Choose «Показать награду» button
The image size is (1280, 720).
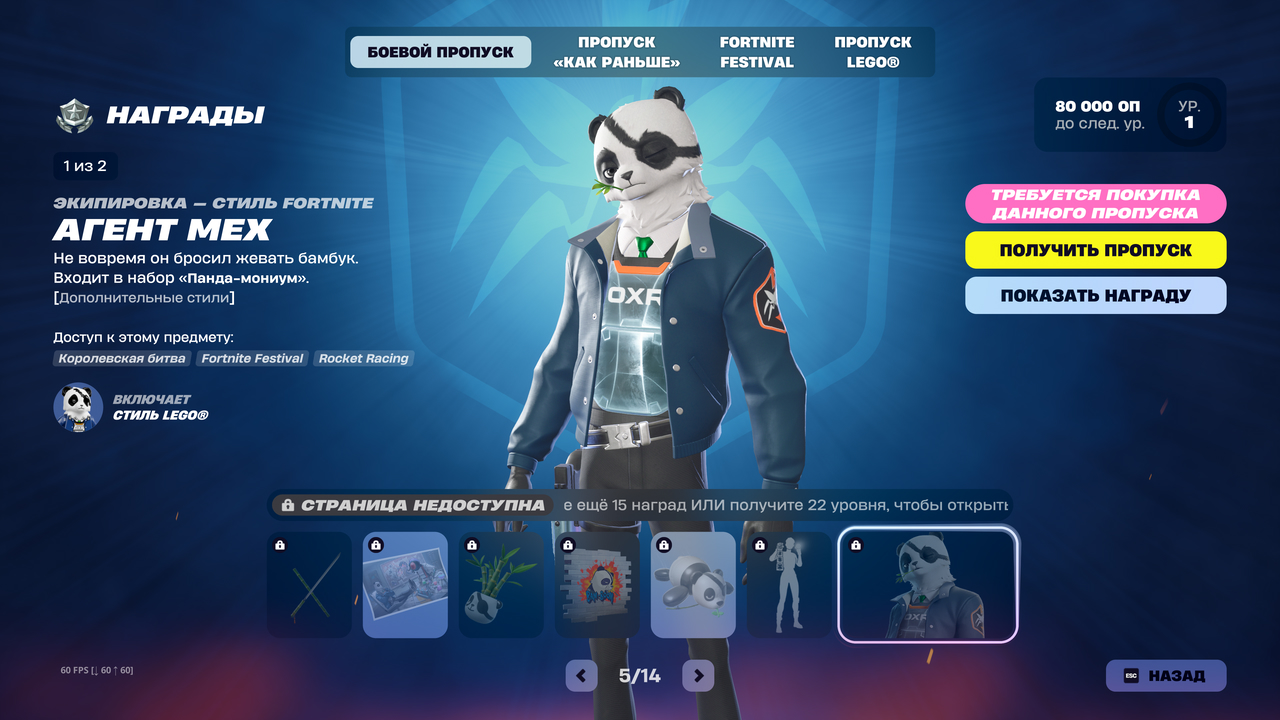1095,295
